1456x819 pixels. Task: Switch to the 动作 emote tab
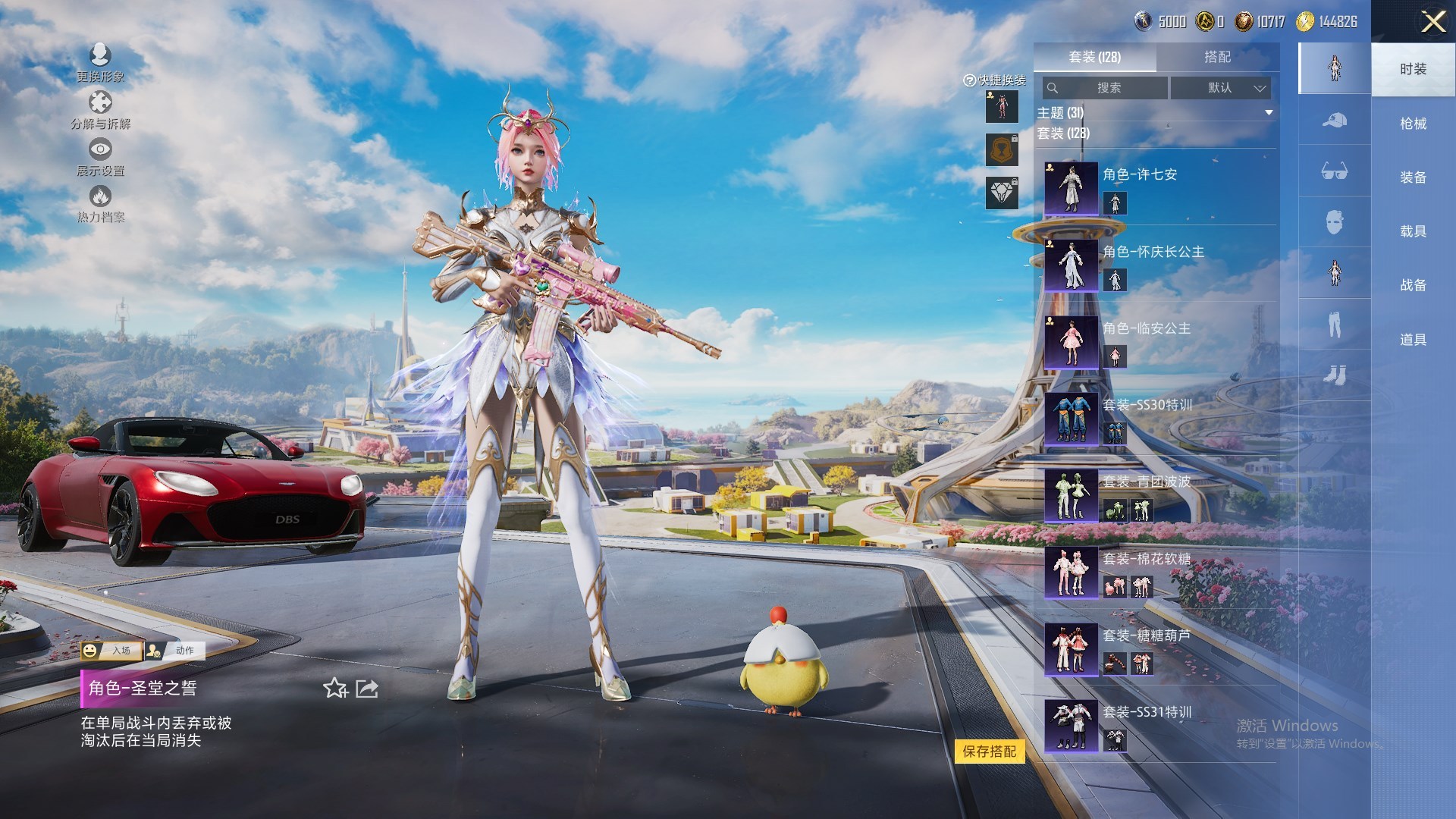tap(175, 650)
